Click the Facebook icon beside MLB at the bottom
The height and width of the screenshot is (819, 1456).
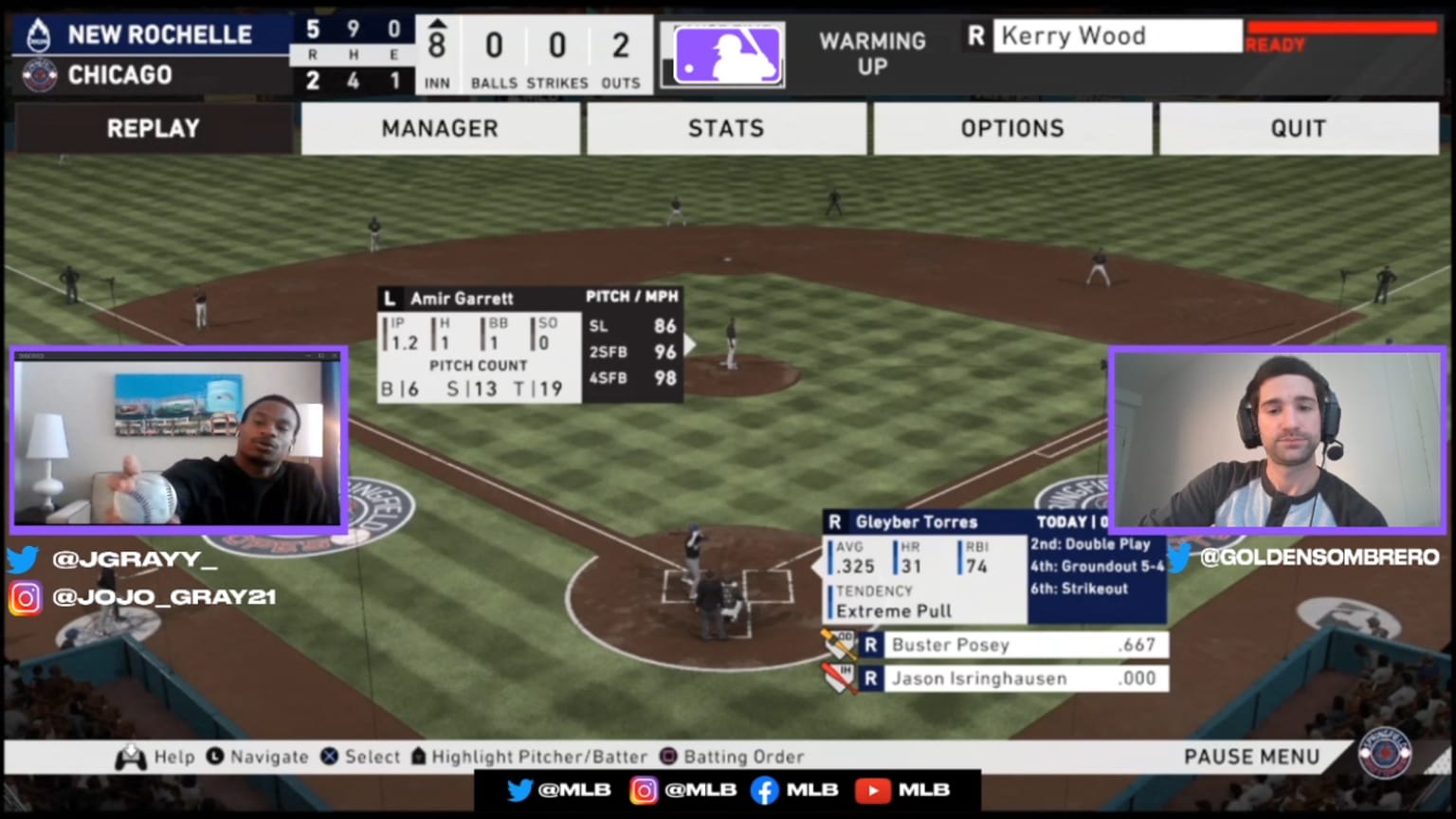[x=763, y=790]
